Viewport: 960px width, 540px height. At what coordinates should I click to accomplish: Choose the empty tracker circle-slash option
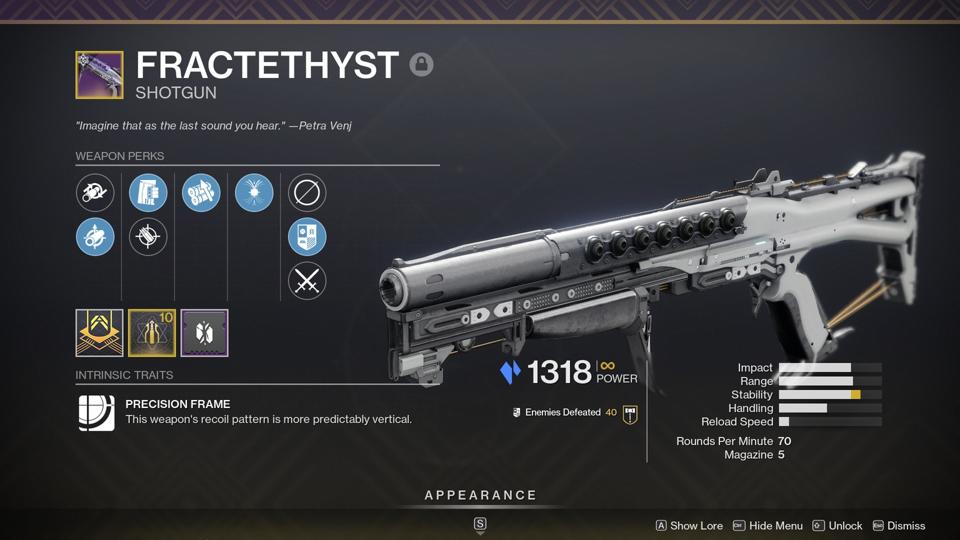point(307,192)
